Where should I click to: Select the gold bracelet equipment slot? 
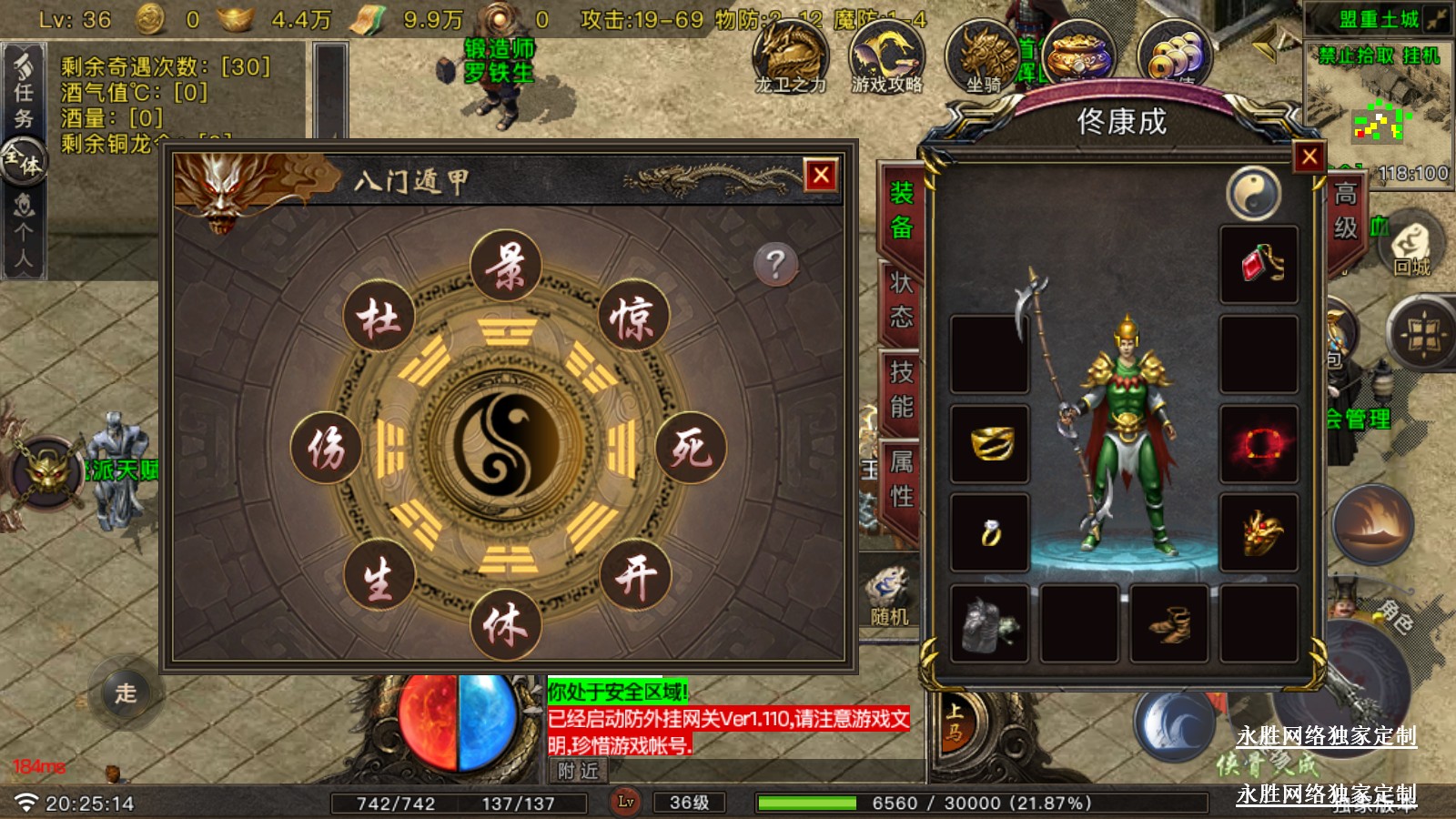(x=990, y=443)
